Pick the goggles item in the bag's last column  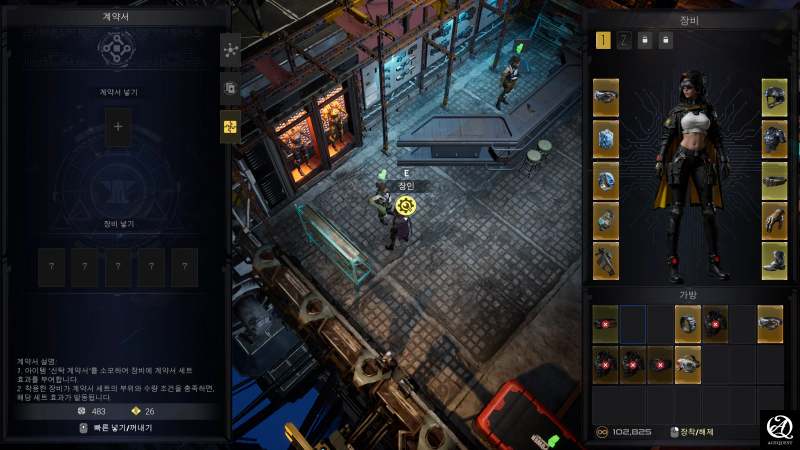(770, 324)
